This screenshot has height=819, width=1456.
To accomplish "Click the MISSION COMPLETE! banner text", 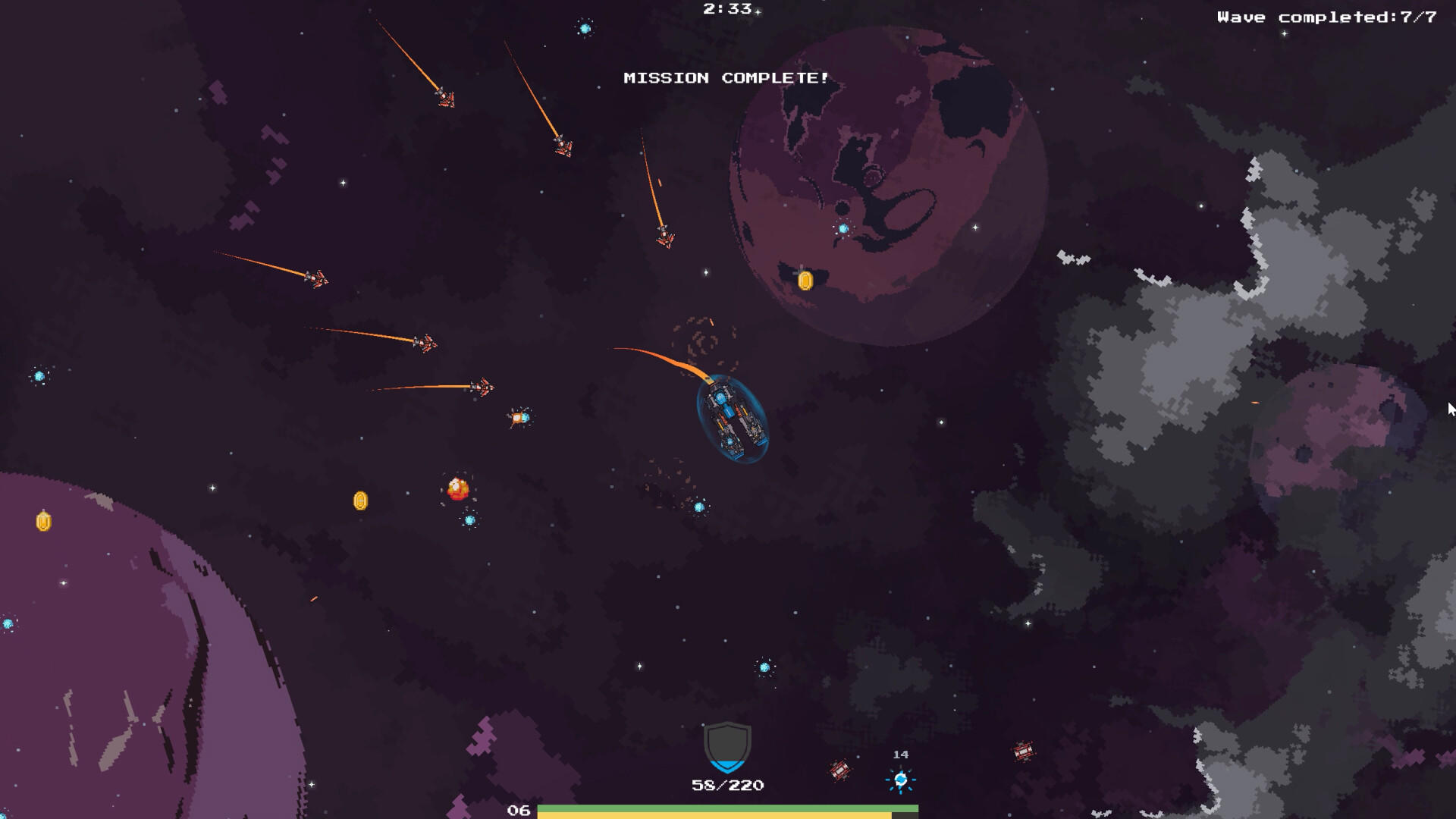I will [726, 77].
